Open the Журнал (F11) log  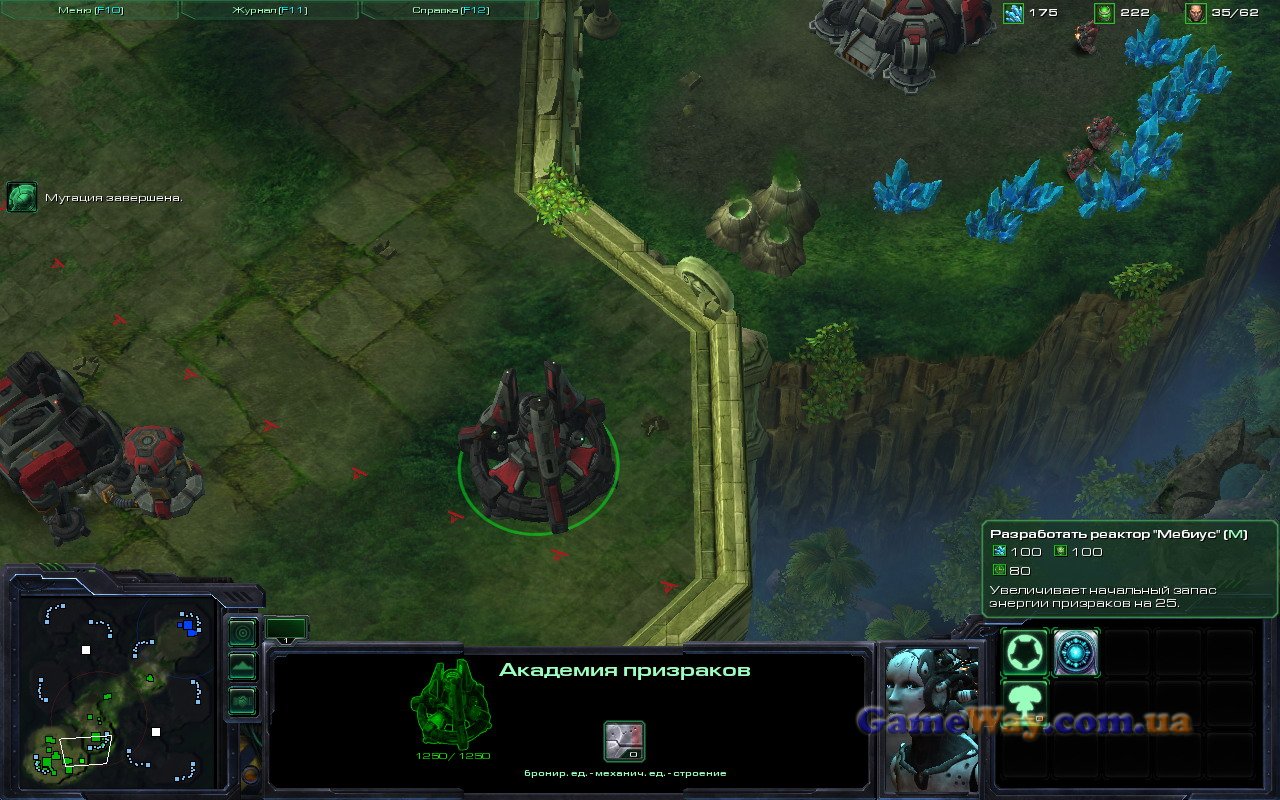269,10
